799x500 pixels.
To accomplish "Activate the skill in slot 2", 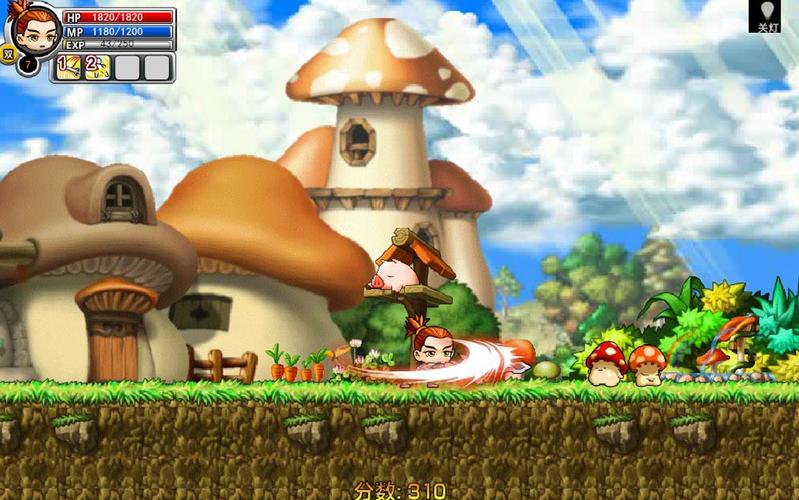I will coord(97,67).
